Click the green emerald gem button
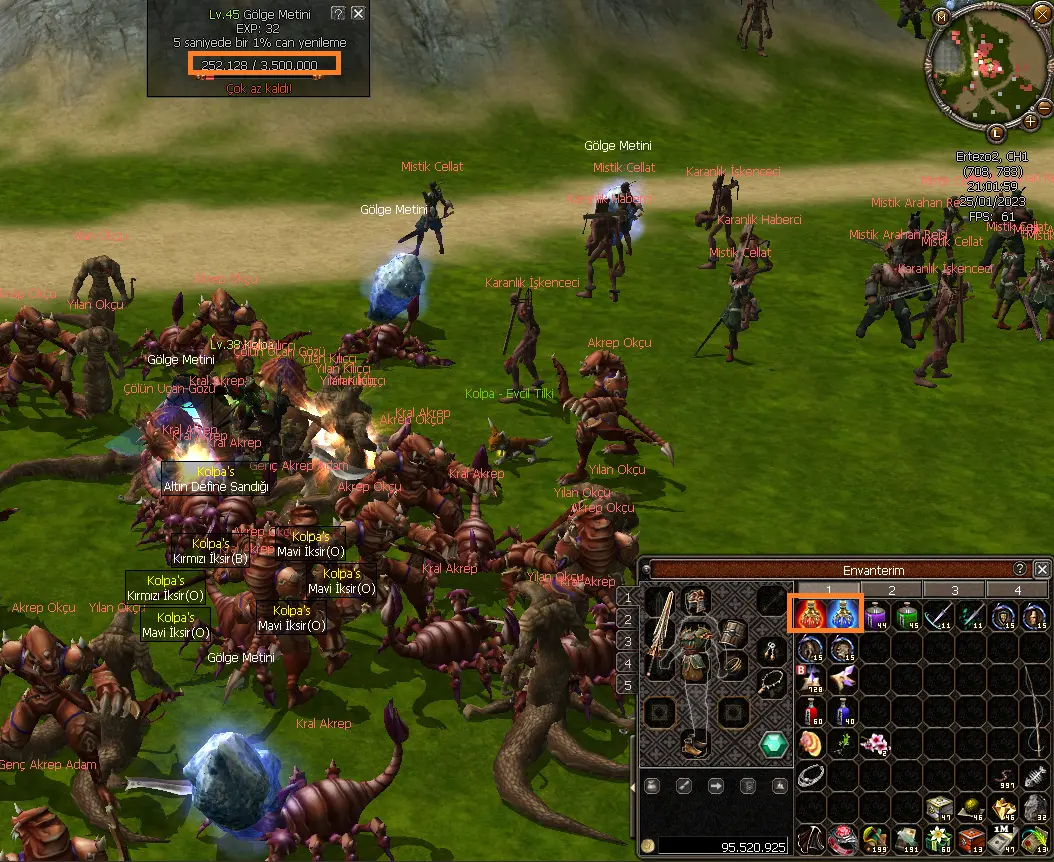The height and width of the screenshot is (862, 1054). 772,744
